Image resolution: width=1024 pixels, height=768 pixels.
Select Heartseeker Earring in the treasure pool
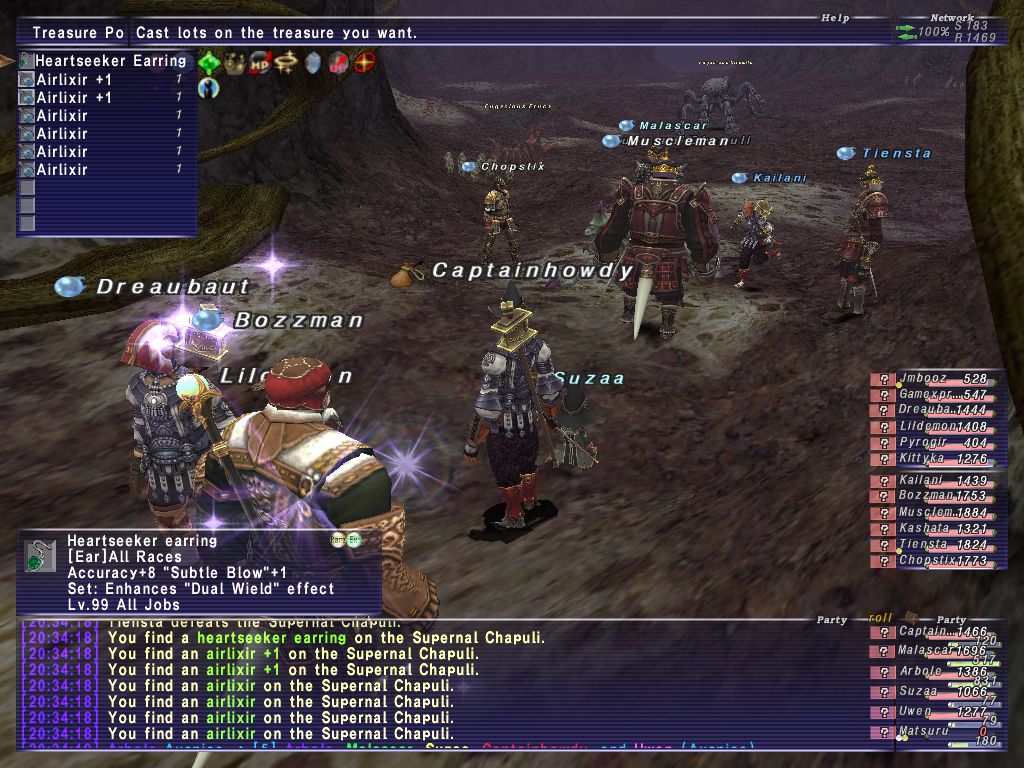tap(110, 61)
